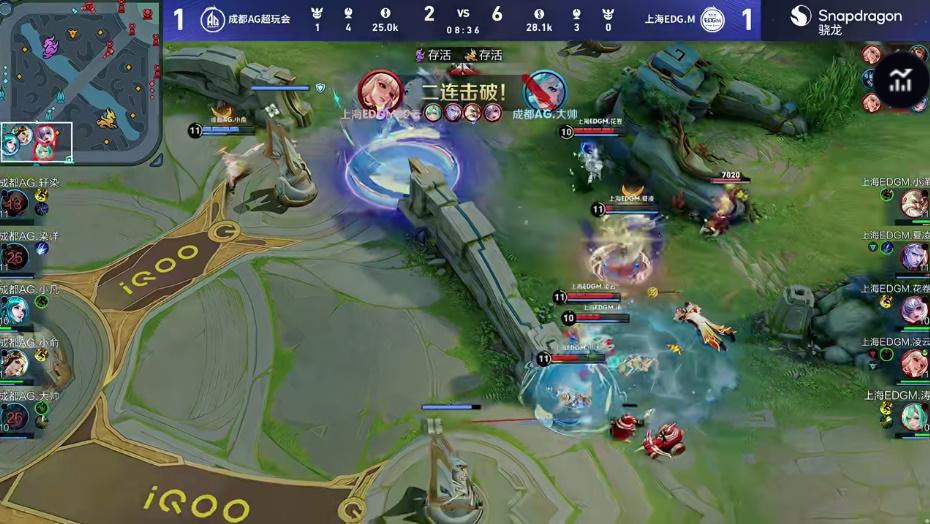Open the stats chart panel button
The width and height of the screenshot is (930, 524).
click(x=900, y=82)
